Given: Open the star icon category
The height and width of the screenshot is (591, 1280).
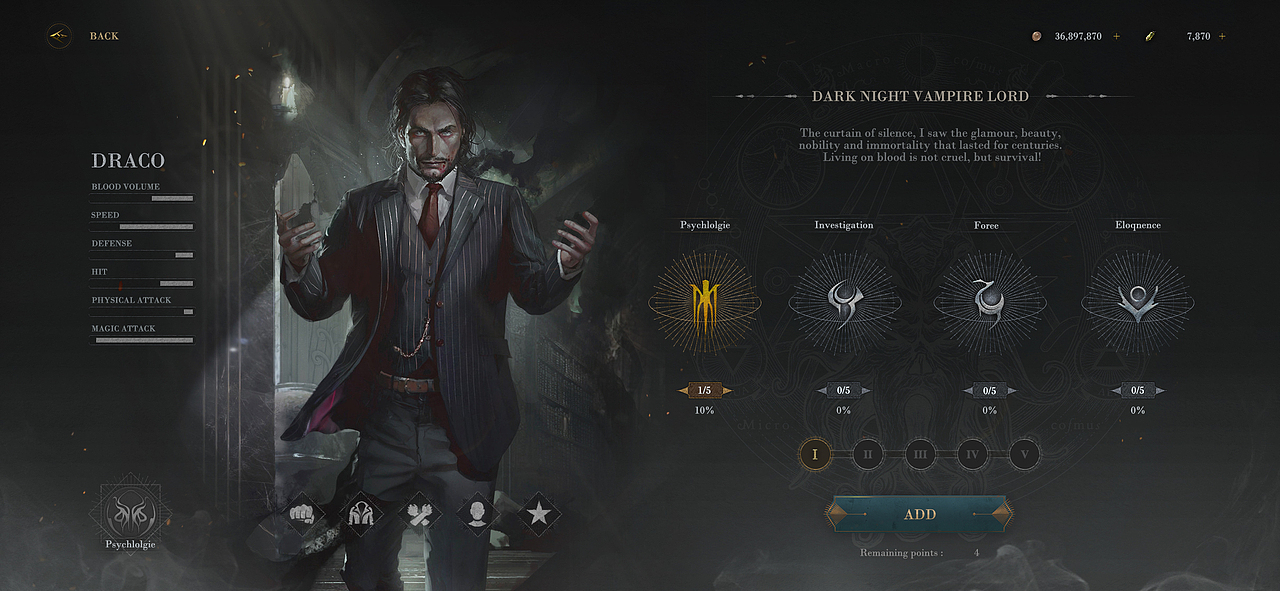Looking at the screenshot, I should click(538, 514).
